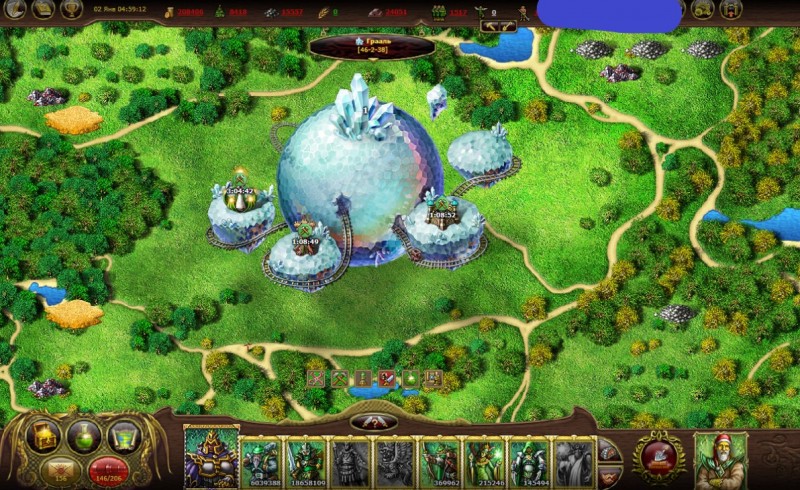Viewport: 800px width, 490px height.
Task: Click the trophy cup button
Action: [71, 9]
